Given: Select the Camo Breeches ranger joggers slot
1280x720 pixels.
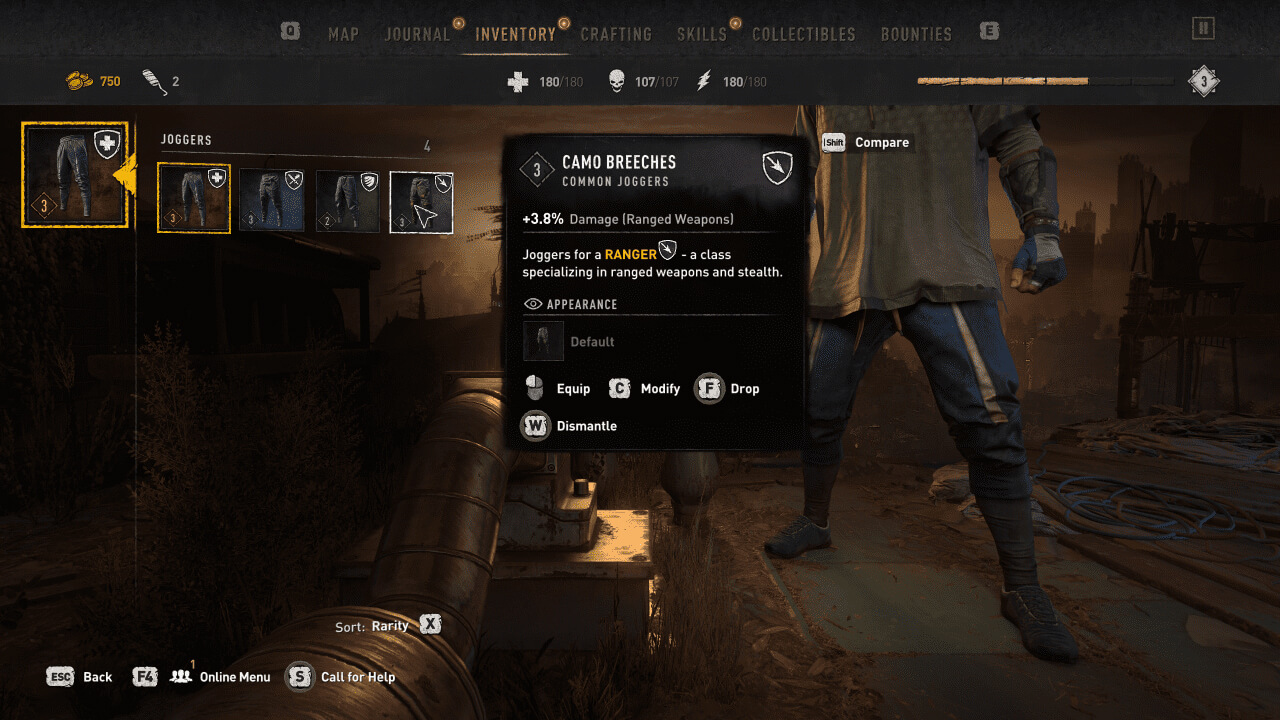Looking at the screenshot, I should pyautogui.click(x=421, y=201).
